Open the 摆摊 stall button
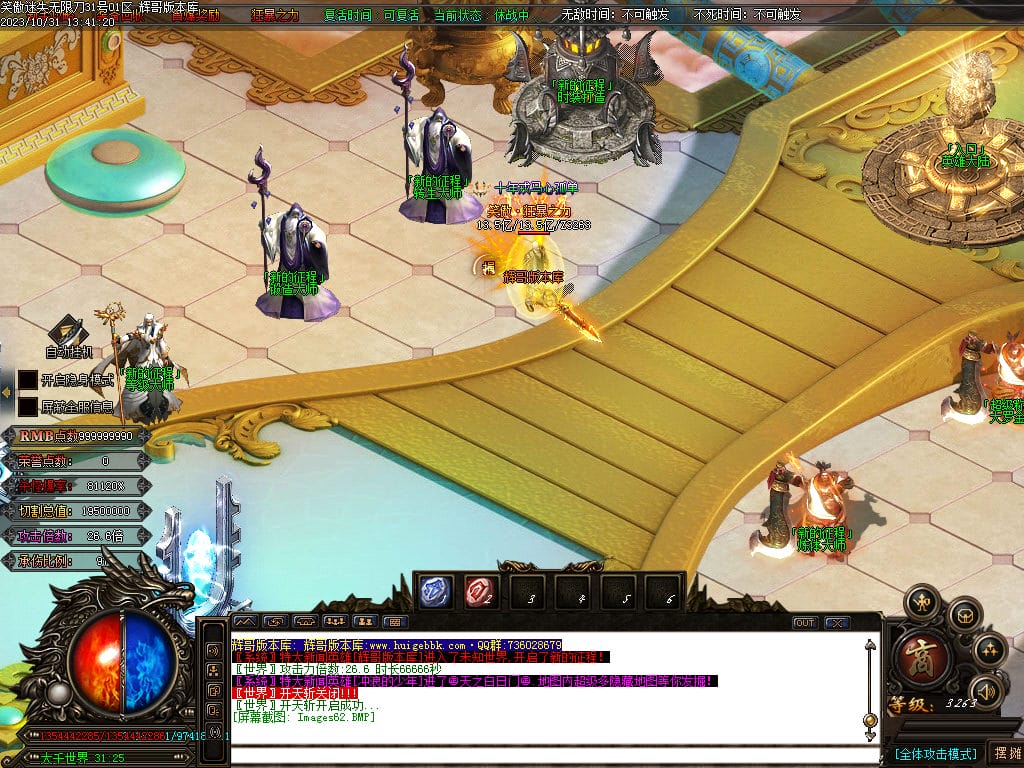 1004,753
